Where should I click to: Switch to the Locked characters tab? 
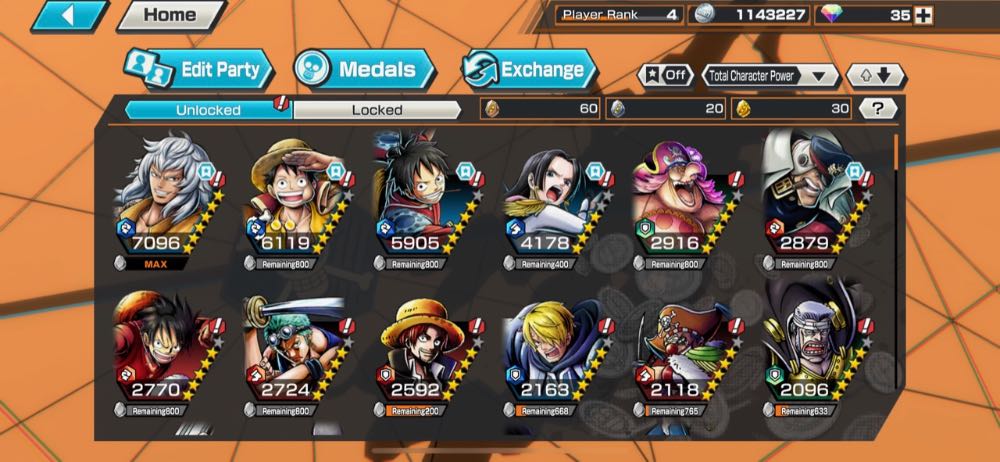[x=377, y=110]
